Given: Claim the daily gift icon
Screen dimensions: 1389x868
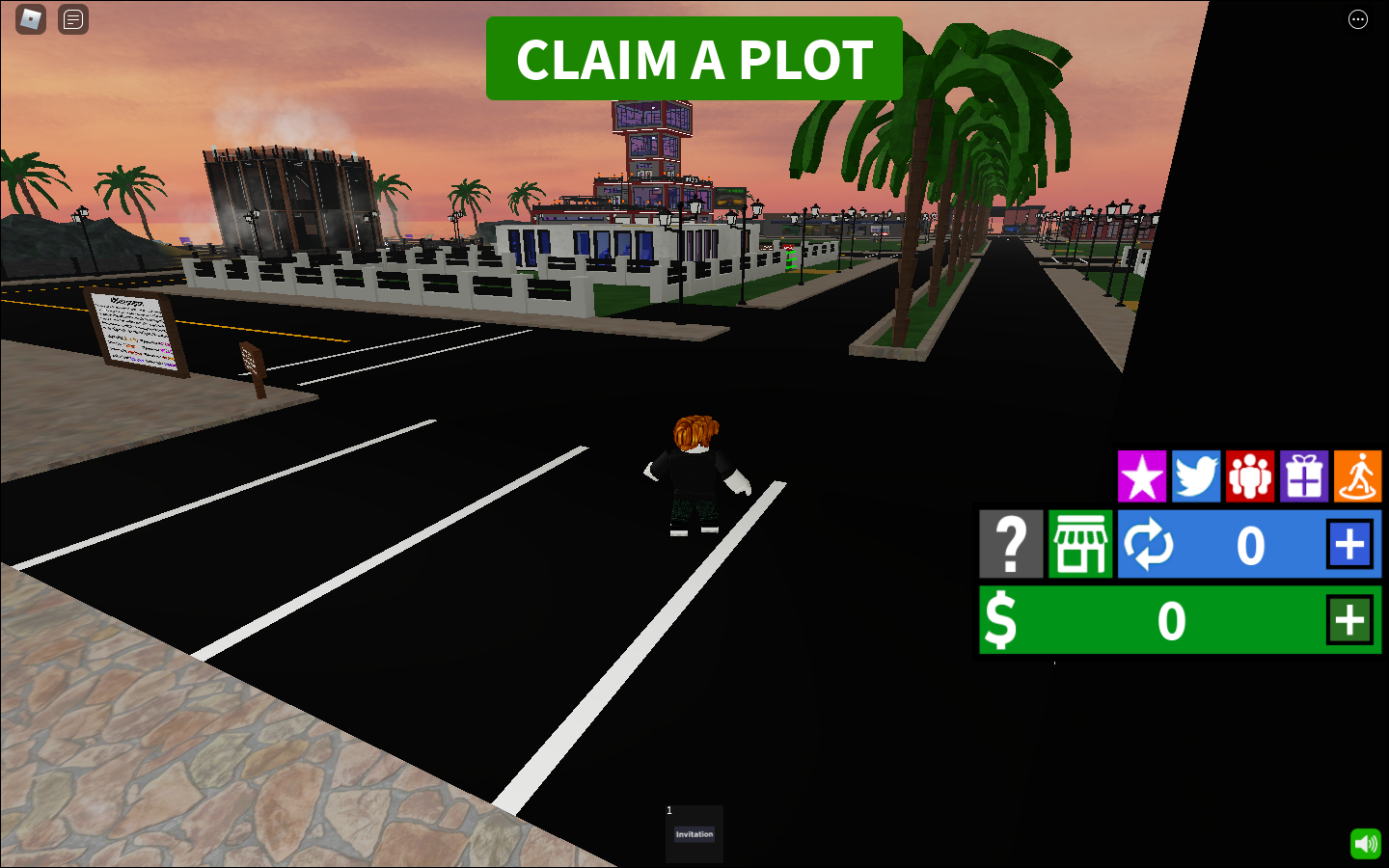Looking at the screenshot, I should click(x=1304, y=476).
